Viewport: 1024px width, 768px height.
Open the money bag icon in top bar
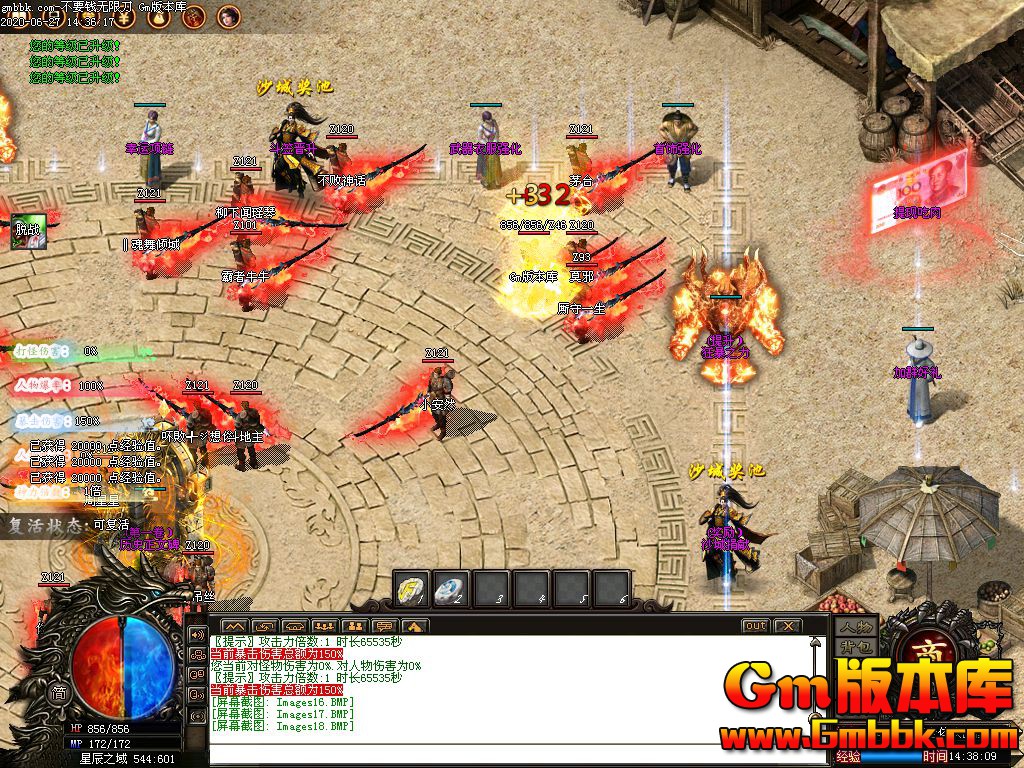(159, 17)
